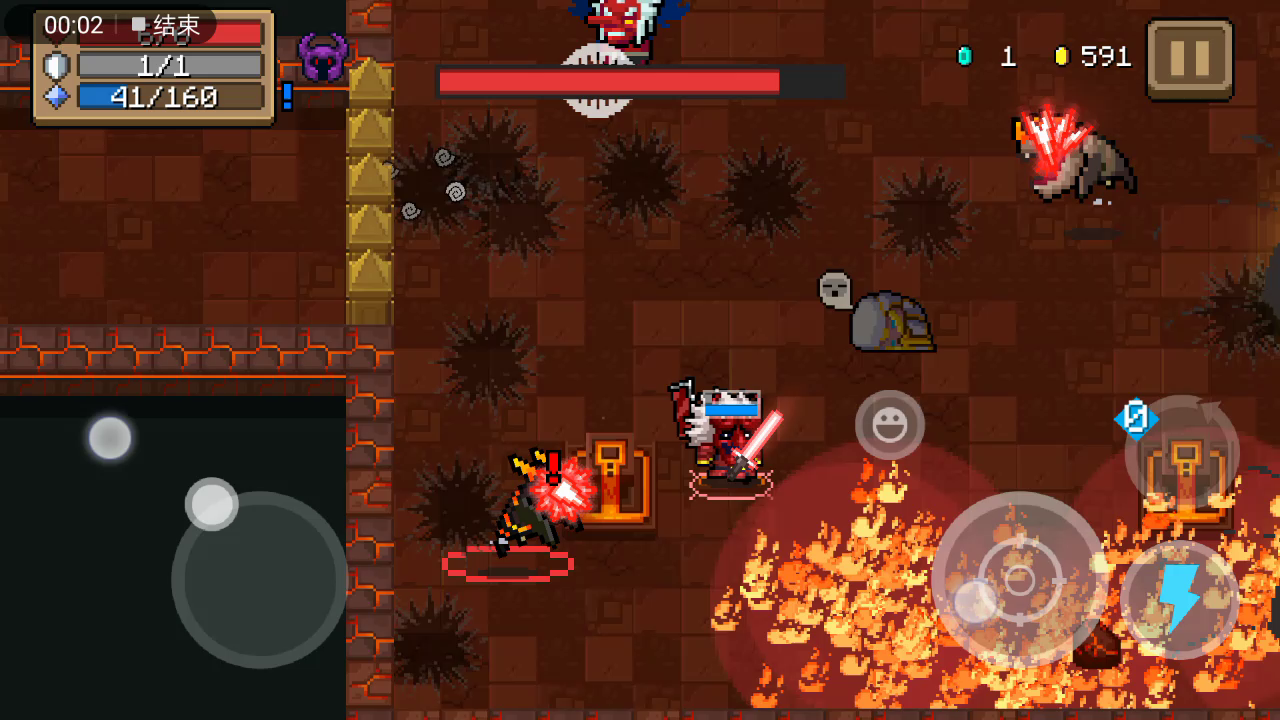Screen dimensions: 1280x720
Task: Touch the virtual movement joystick
Action: point(259,579)
